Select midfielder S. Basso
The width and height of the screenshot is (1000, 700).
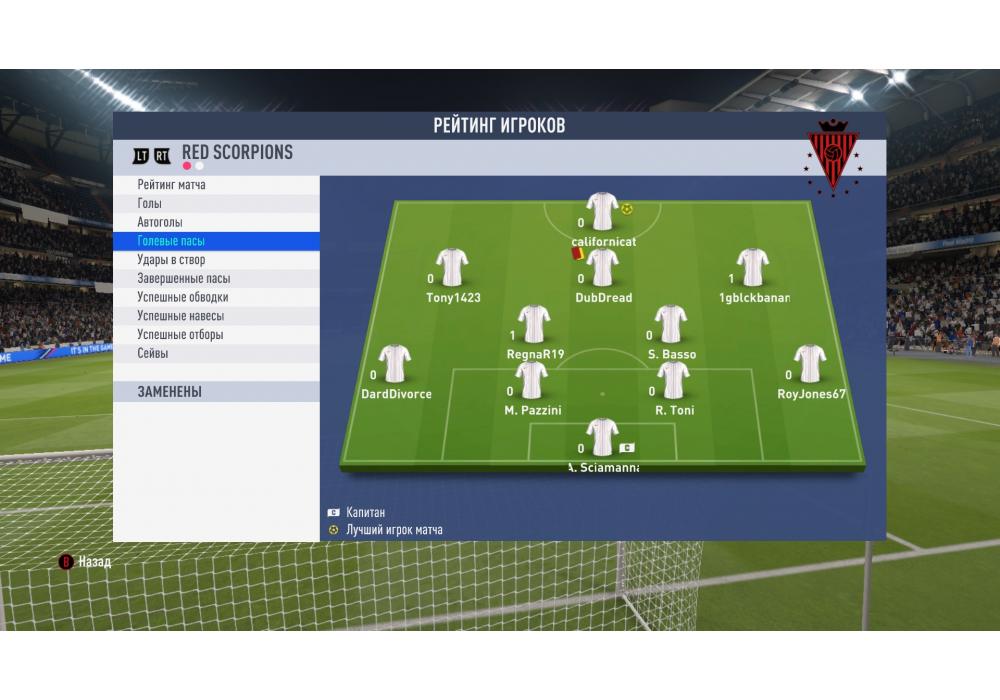point(671,324)
